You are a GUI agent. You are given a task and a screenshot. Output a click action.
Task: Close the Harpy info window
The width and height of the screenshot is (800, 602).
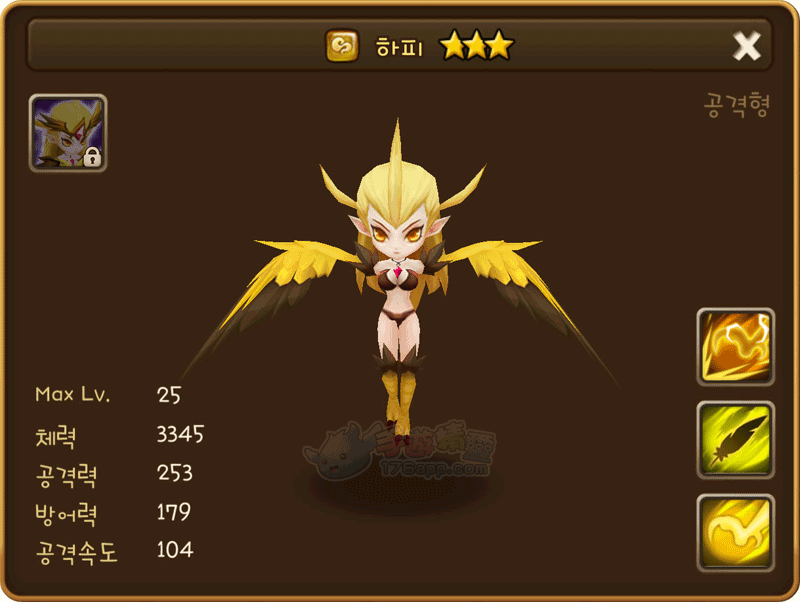coord(747,46)
